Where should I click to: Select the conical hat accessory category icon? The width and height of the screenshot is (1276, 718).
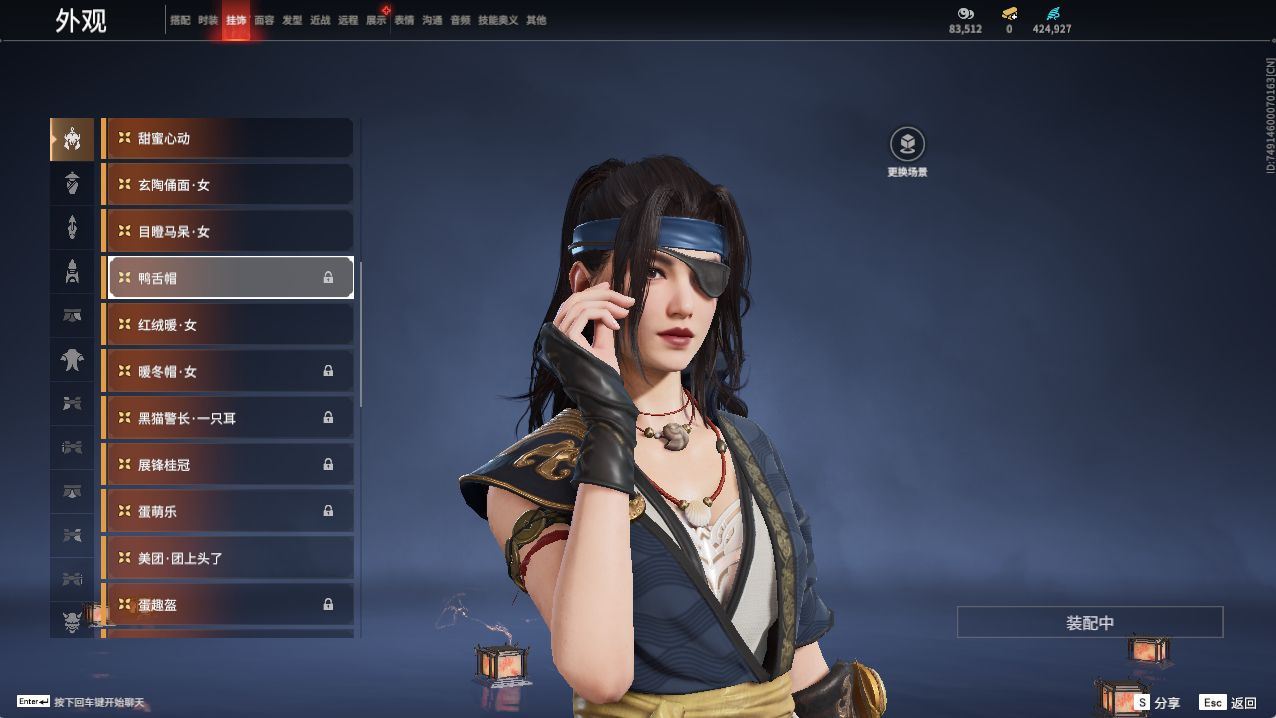[72, 183]
